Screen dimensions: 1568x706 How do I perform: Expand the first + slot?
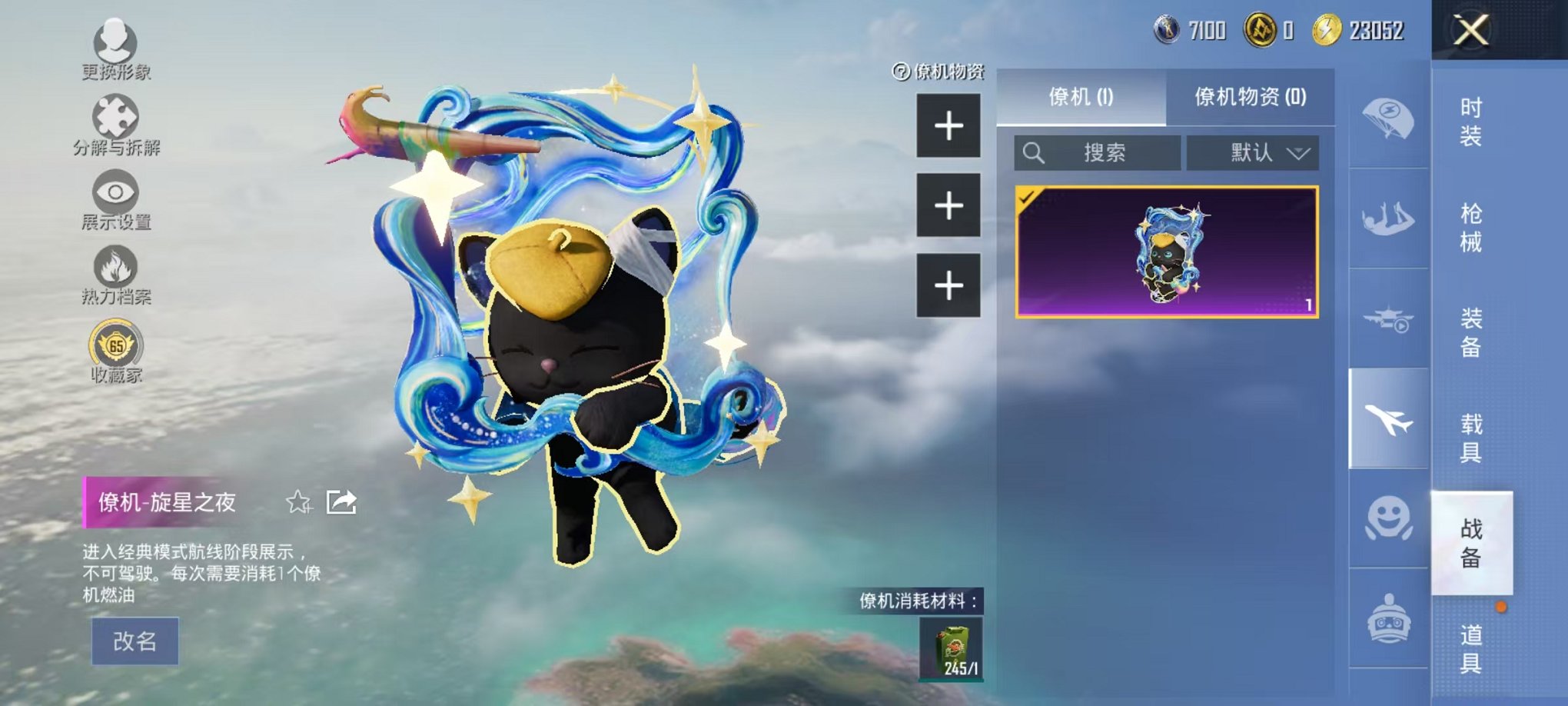click(x=949, y=125)
